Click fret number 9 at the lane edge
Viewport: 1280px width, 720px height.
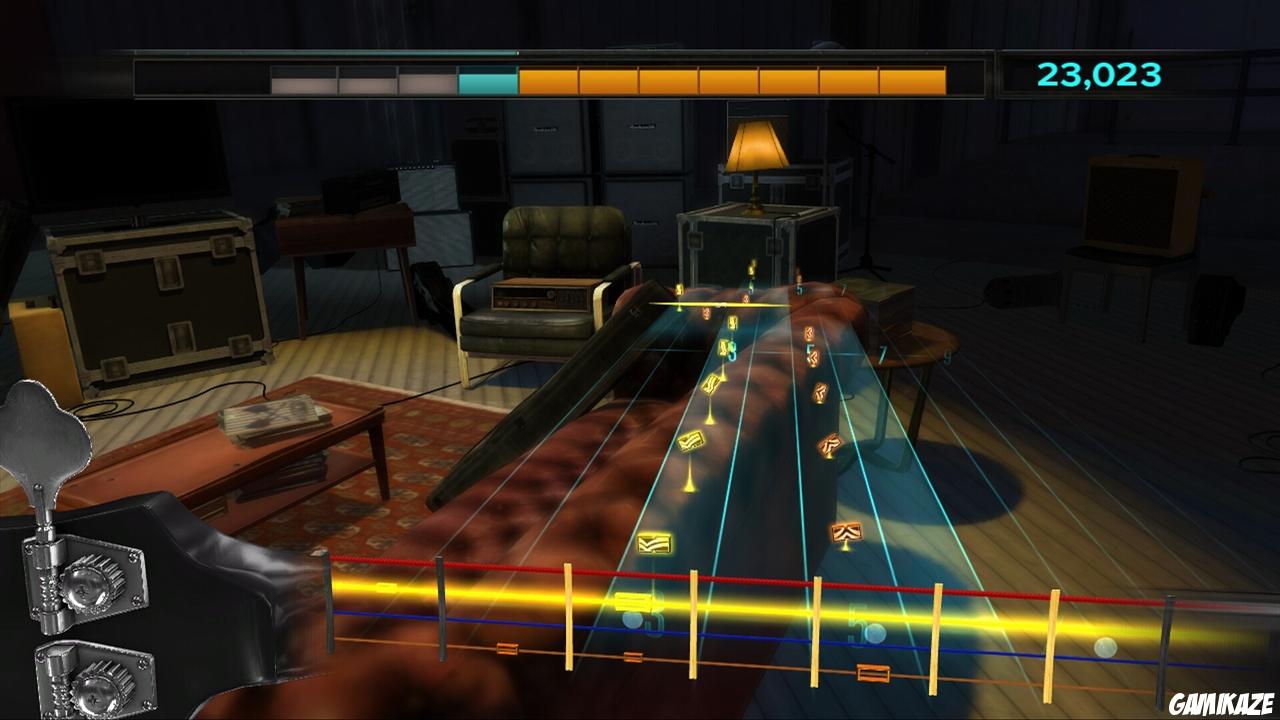click(948, 355)
